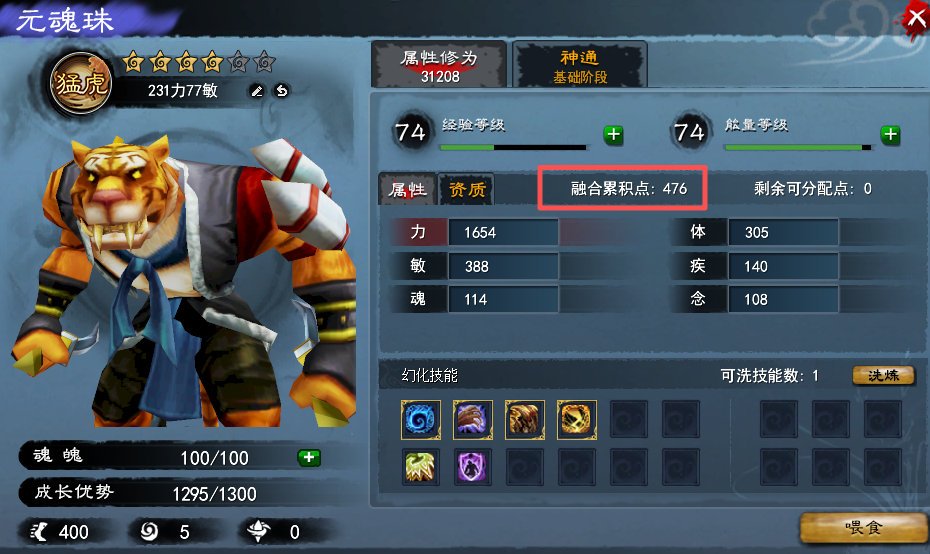Select the golden lightning slash skill icon
The height and width of the screenshot is (554, 930).
577,420
